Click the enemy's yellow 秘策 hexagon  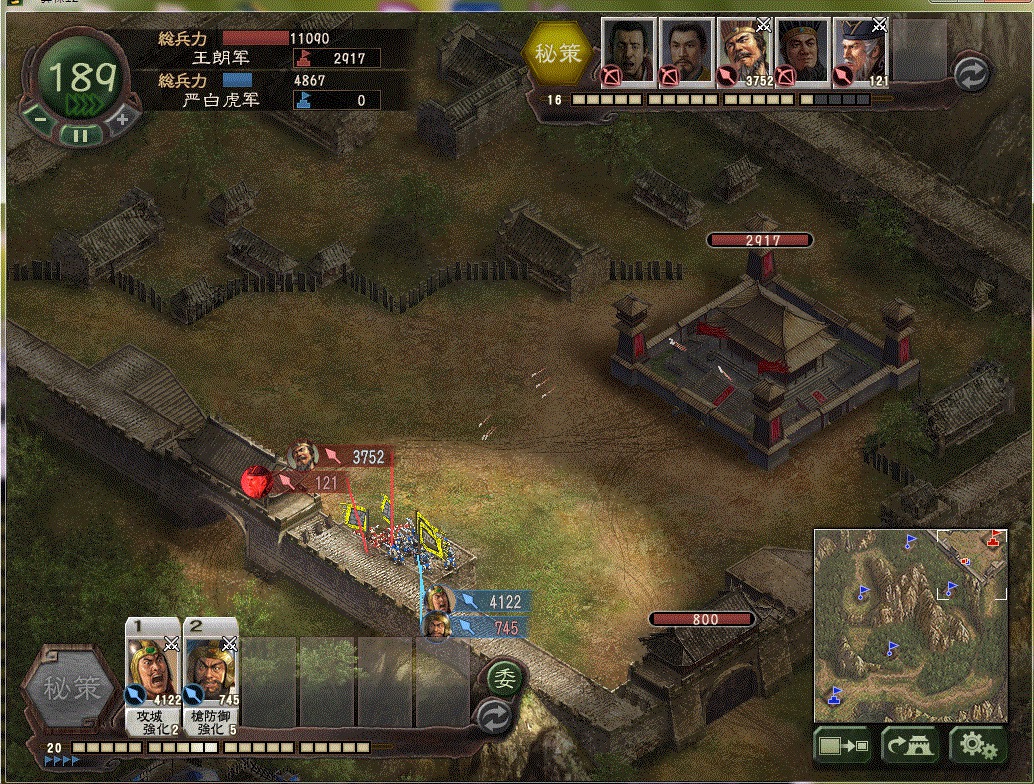[x=558, y=53]
